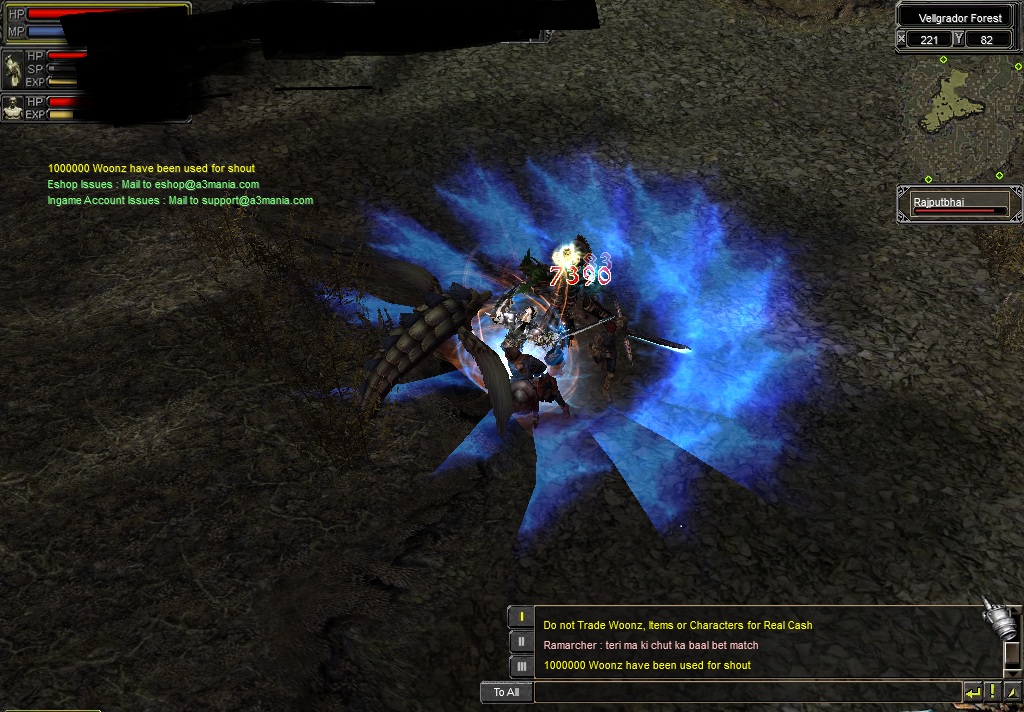Image resolution: width=1024 pixels, height=712 pixels.
Task: Switch to chat tab III
Action: coord(520,666)
